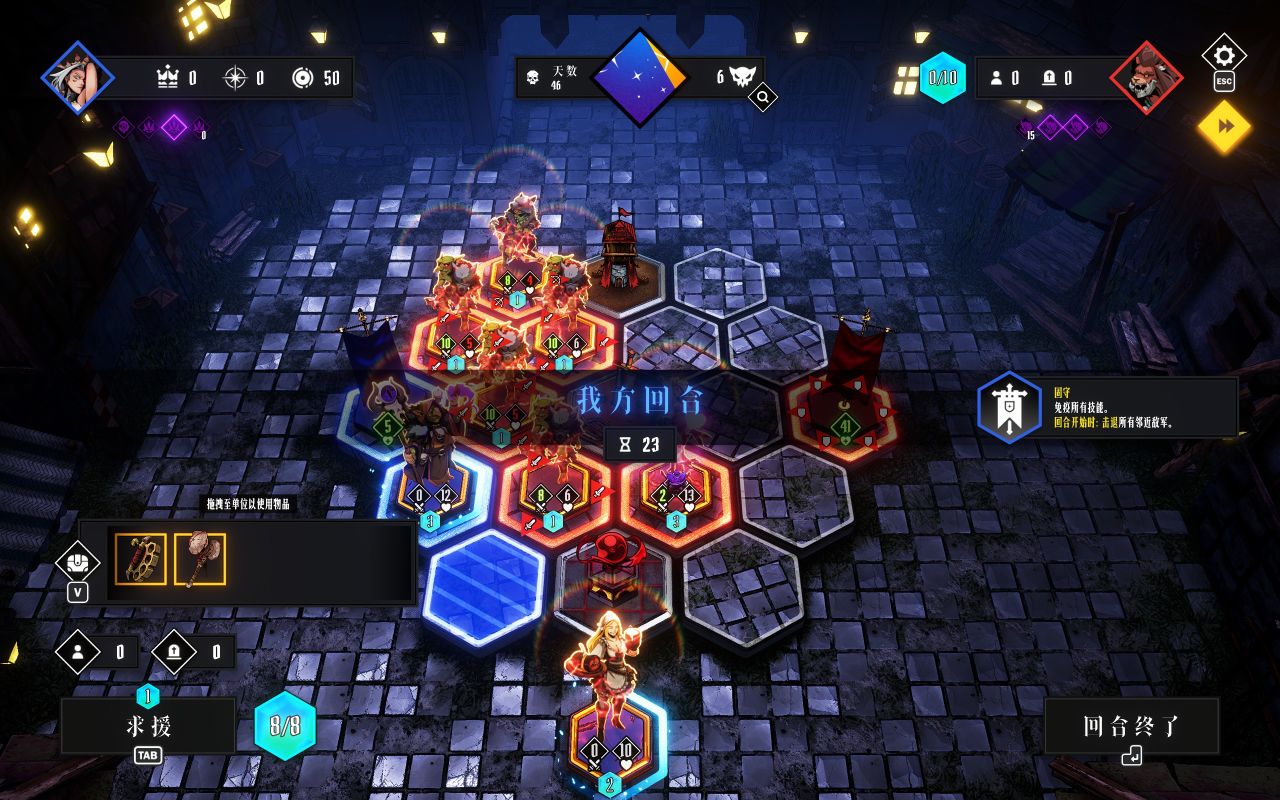This screenshot has height=800, width=1280.
Task: Select the allied blue banner base with 5
Action: tap(388, 420)
